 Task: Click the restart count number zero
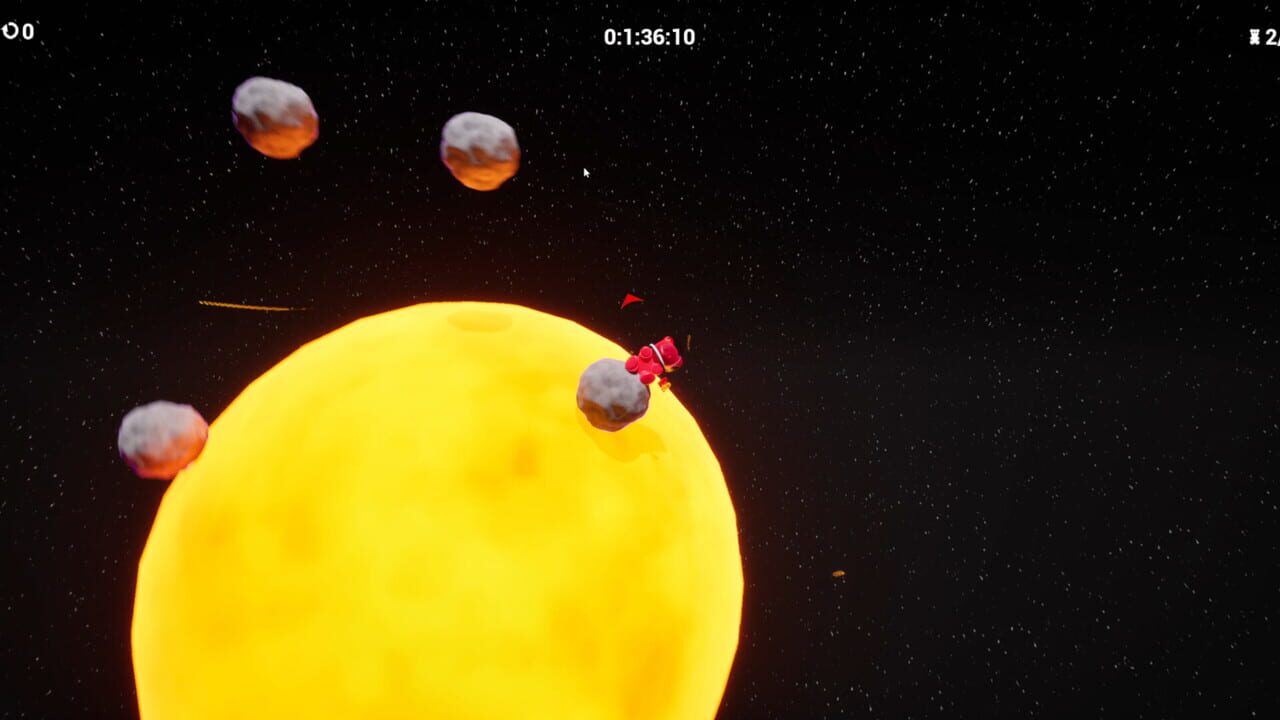click(x=26, y=30)
